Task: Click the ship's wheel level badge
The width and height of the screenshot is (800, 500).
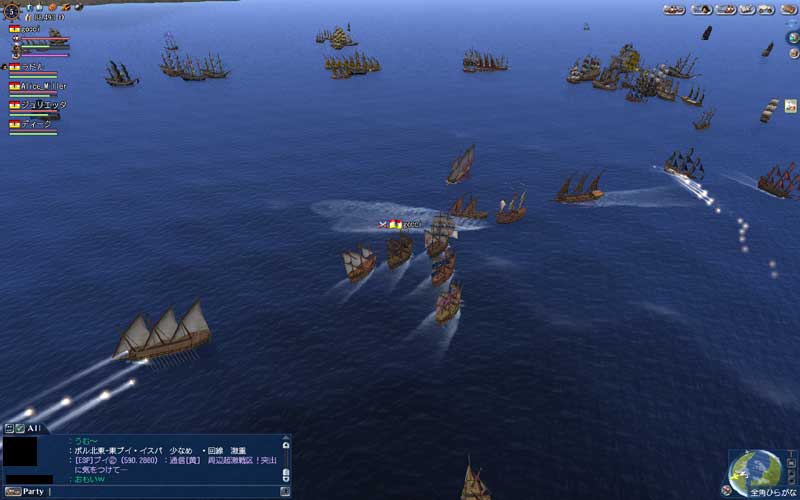Action: tap(12, 10)
